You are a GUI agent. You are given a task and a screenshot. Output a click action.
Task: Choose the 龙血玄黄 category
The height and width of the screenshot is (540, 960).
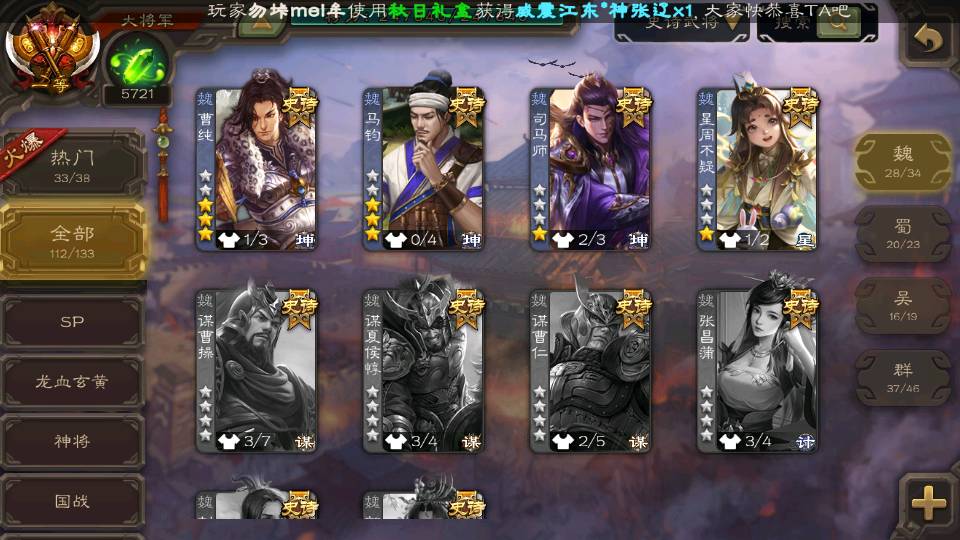[72, 381]
